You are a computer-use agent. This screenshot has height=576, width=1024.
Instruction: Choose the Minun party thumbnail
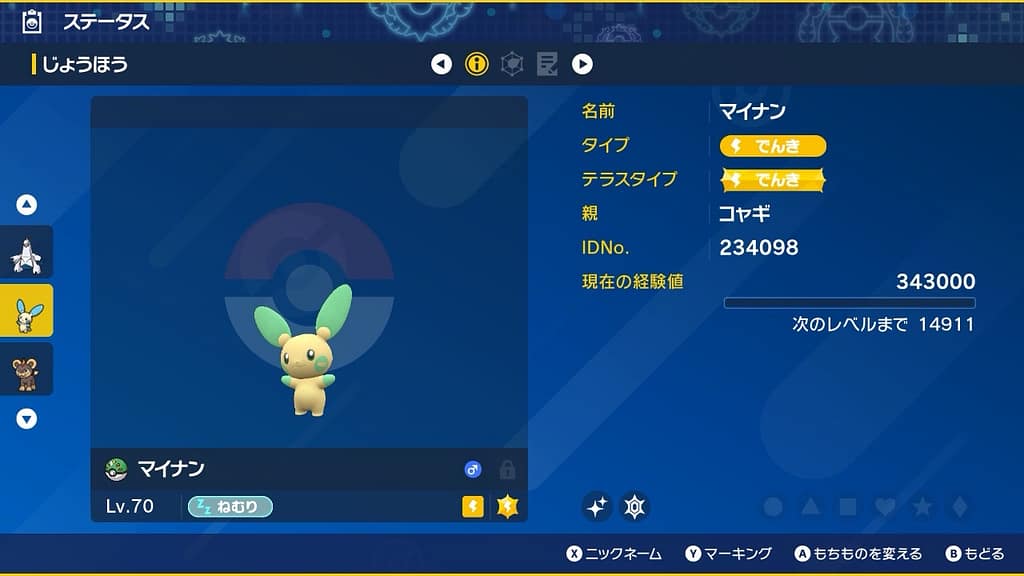click(26, 312)
